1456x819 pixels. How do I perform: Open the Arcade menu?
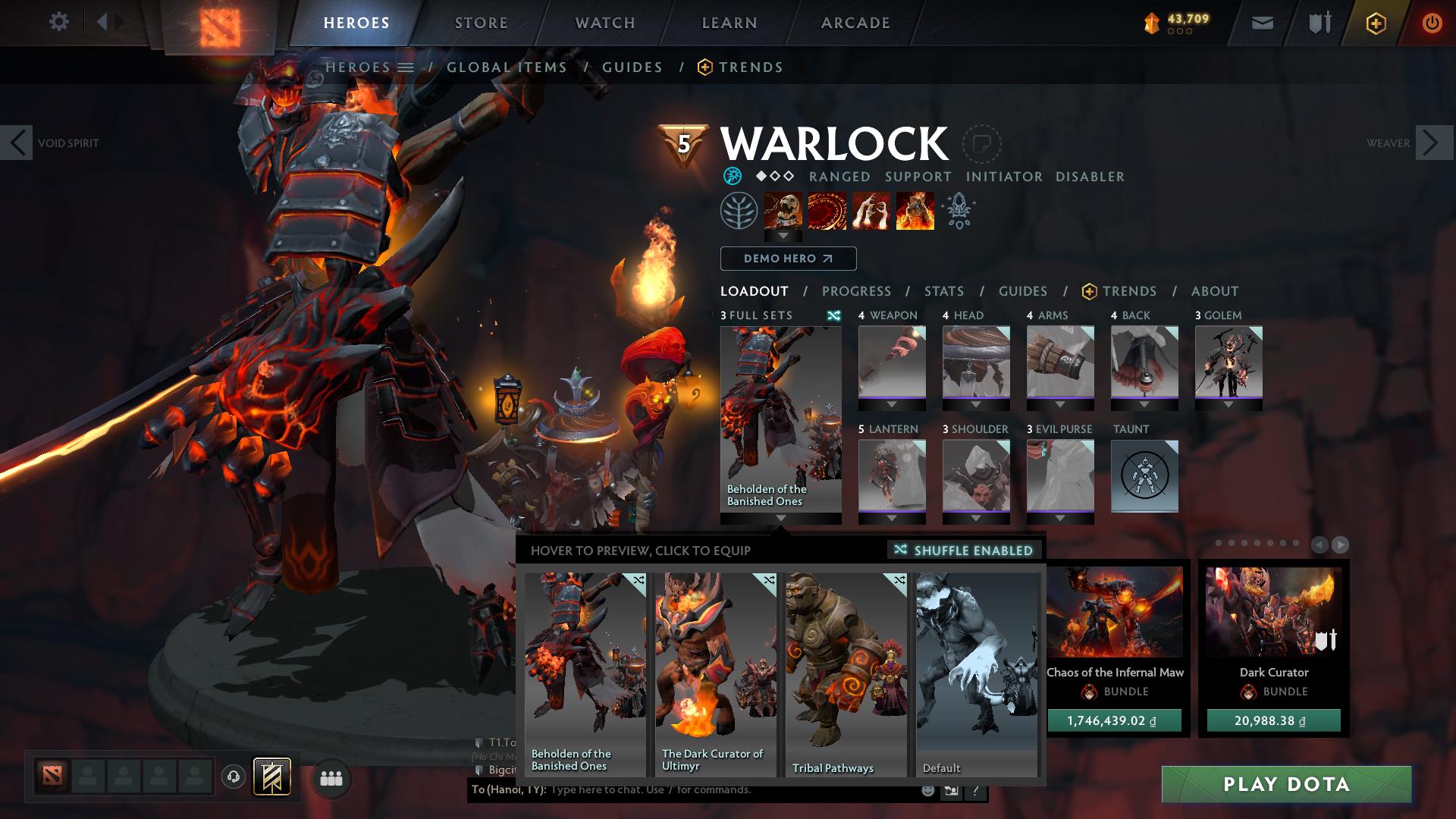pos(855,23)
